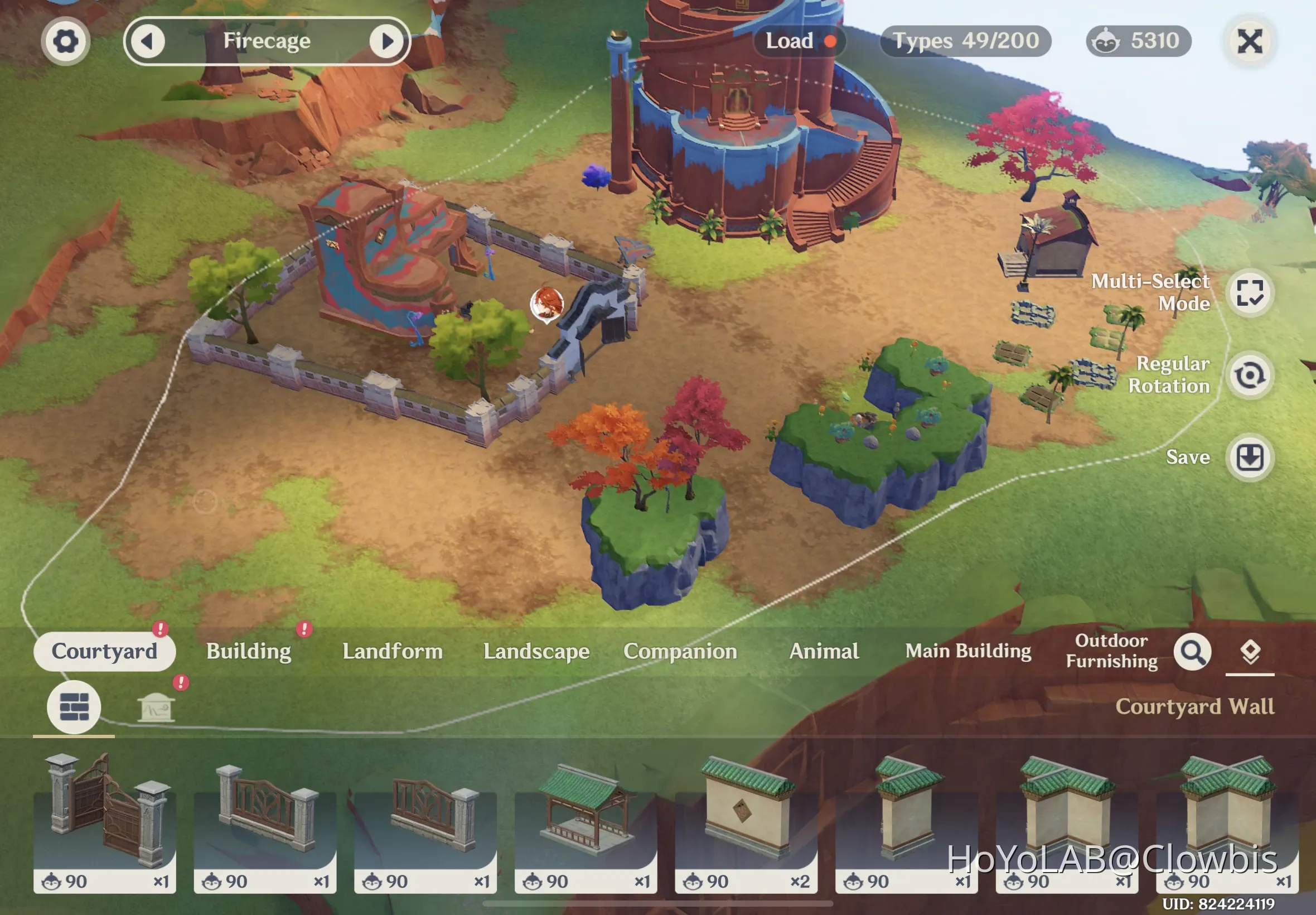Activate Regular Rotation
This screenshot has width=1316, height=915.
[1251, 375]
